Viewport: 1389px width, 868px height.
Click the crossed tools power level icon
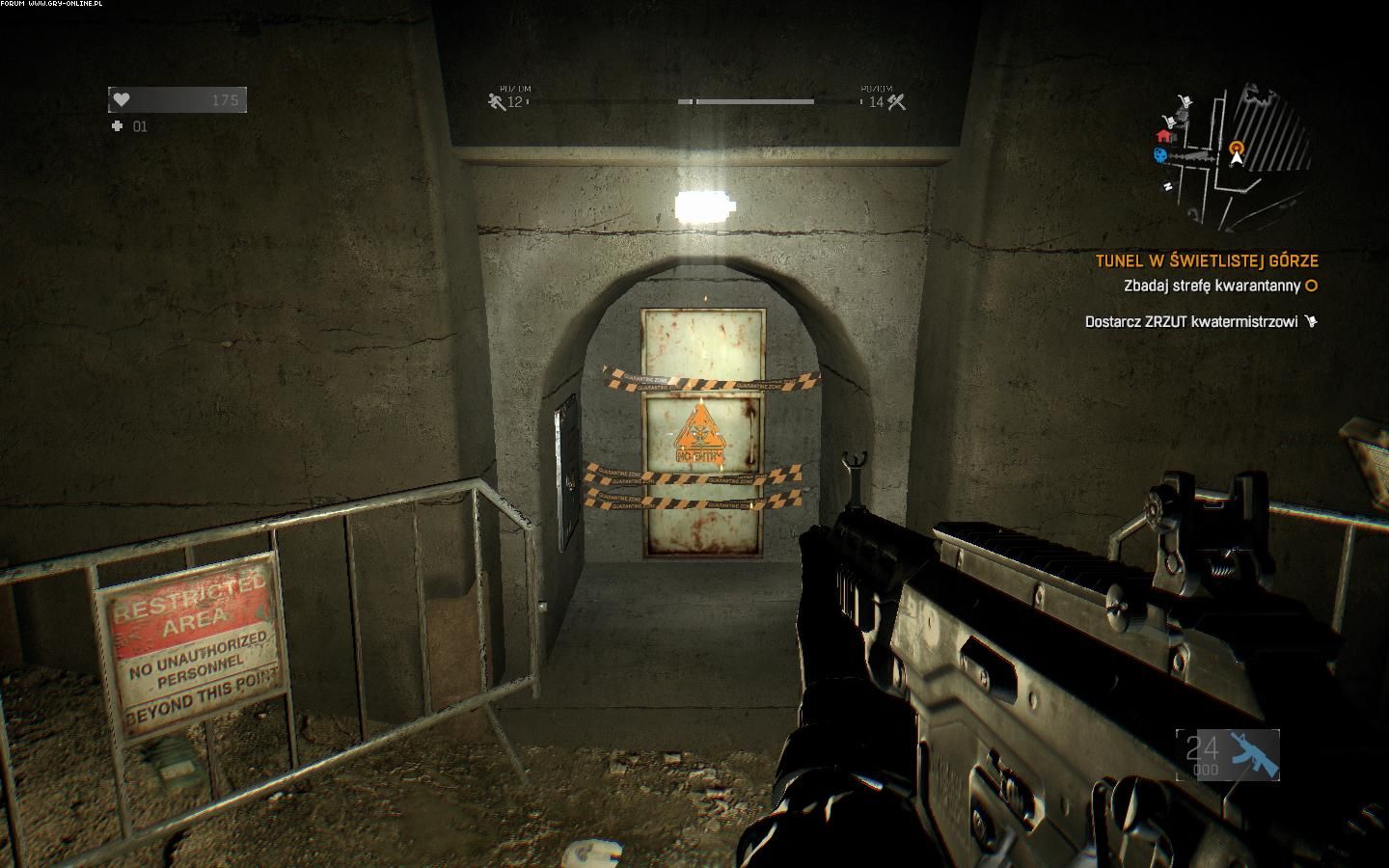[x=897, y=100]
